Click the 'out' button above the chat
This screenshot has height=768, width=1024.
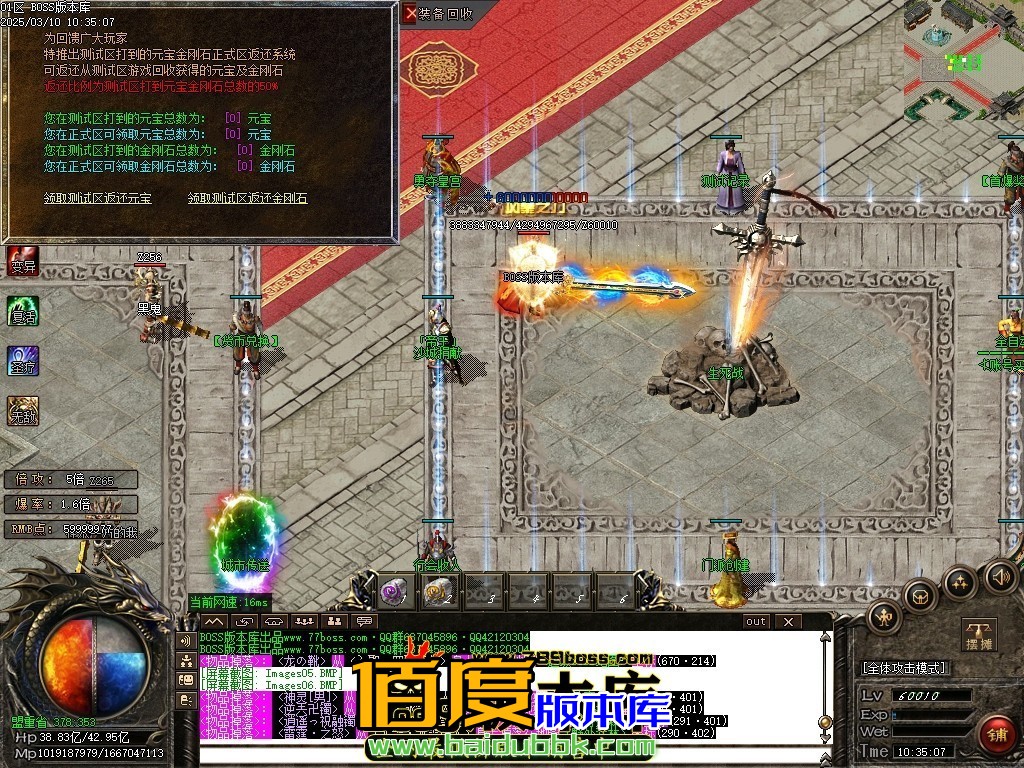coord(756,621)
